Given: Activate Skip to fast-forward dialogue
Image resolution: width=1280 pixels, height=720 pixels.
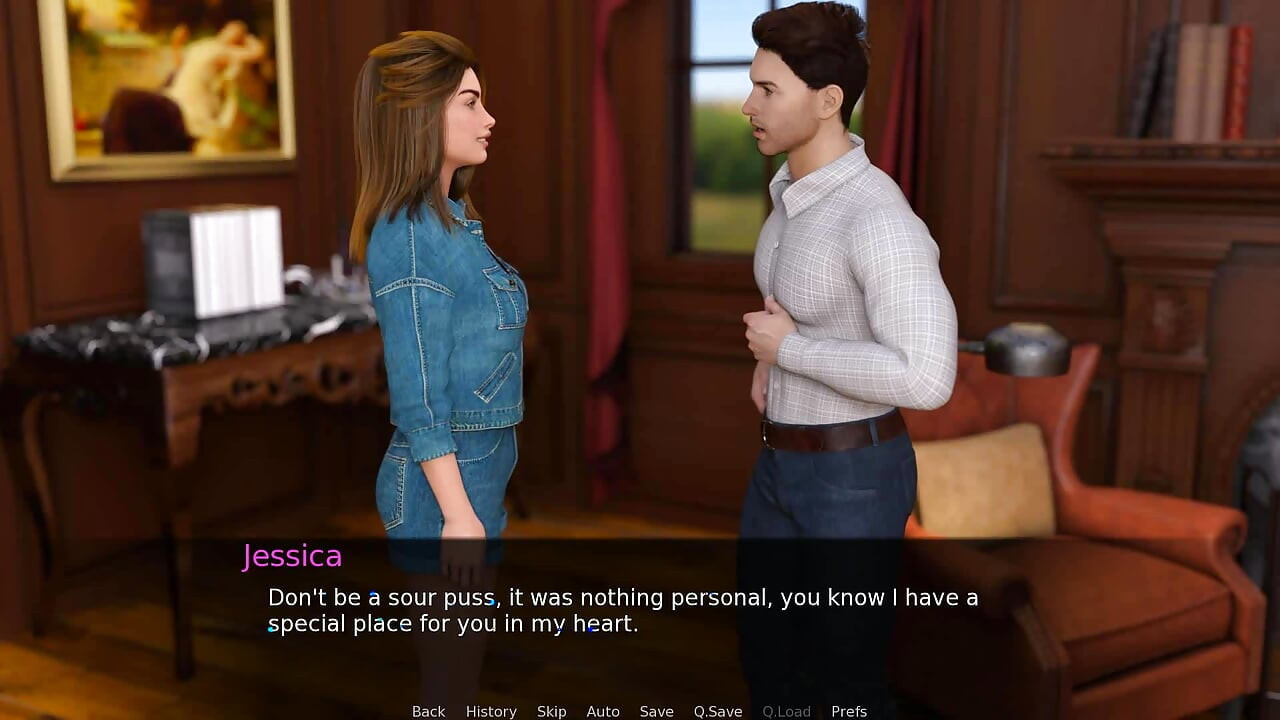Looking at the screenshot, I should tap(551, 711).
